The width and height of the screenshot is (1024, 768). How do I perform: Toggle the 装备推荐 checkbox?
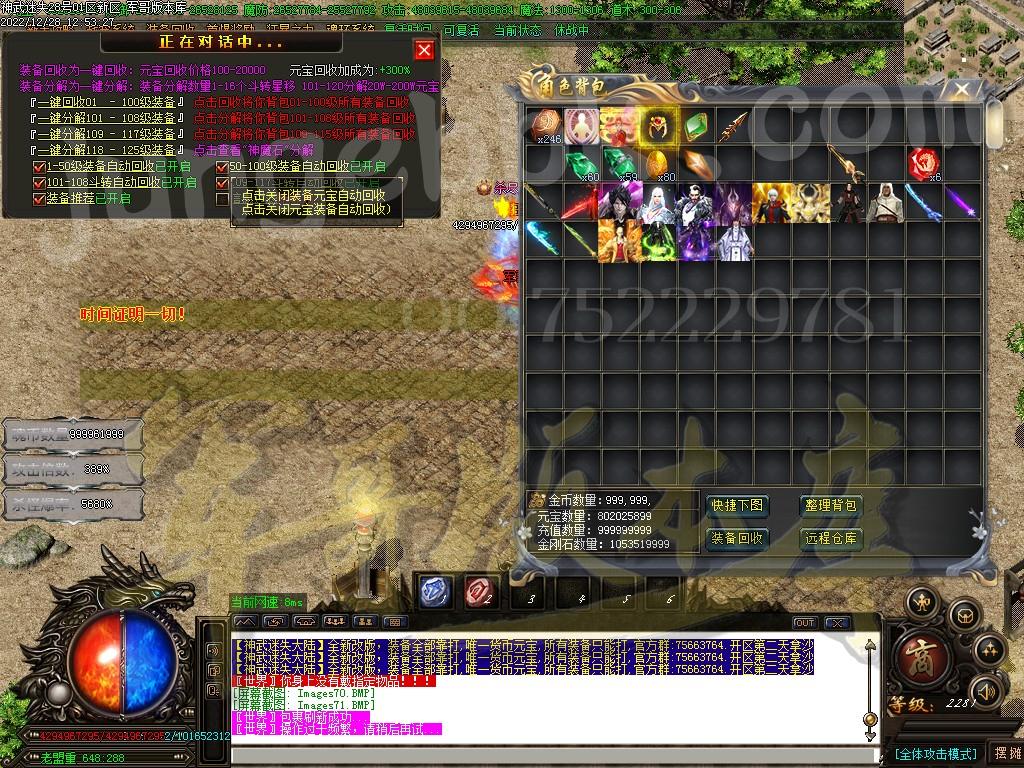[40, 198]
